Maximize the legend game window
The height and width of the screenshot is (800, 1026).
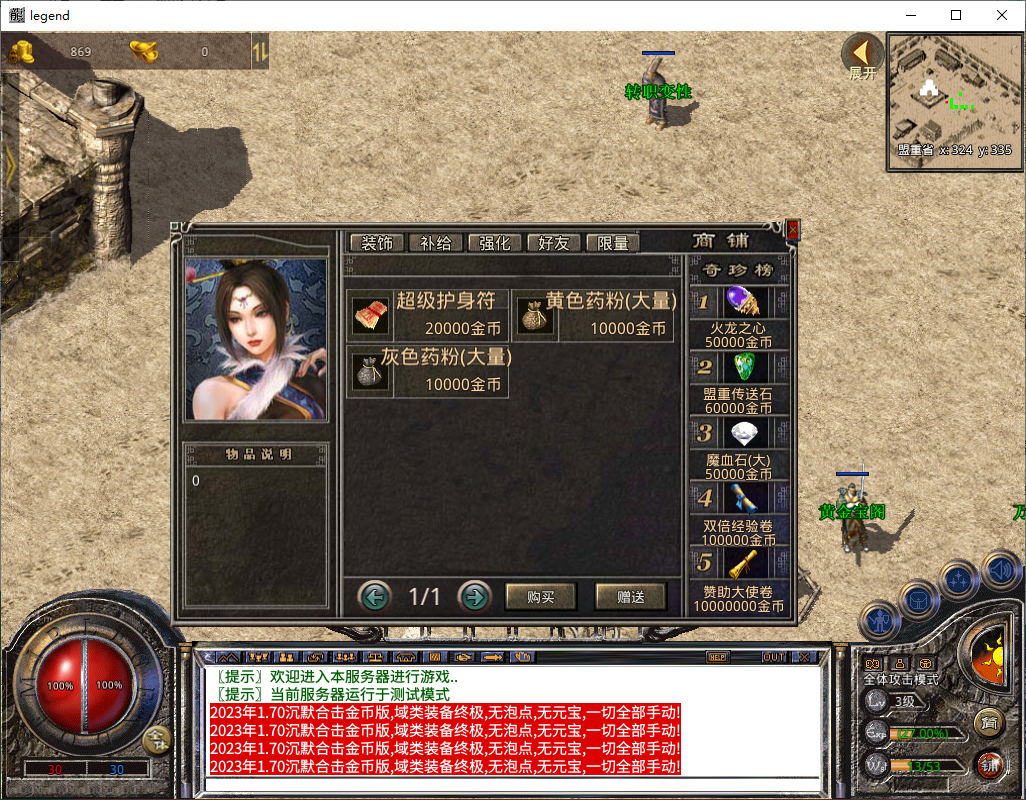coord(956,15)
